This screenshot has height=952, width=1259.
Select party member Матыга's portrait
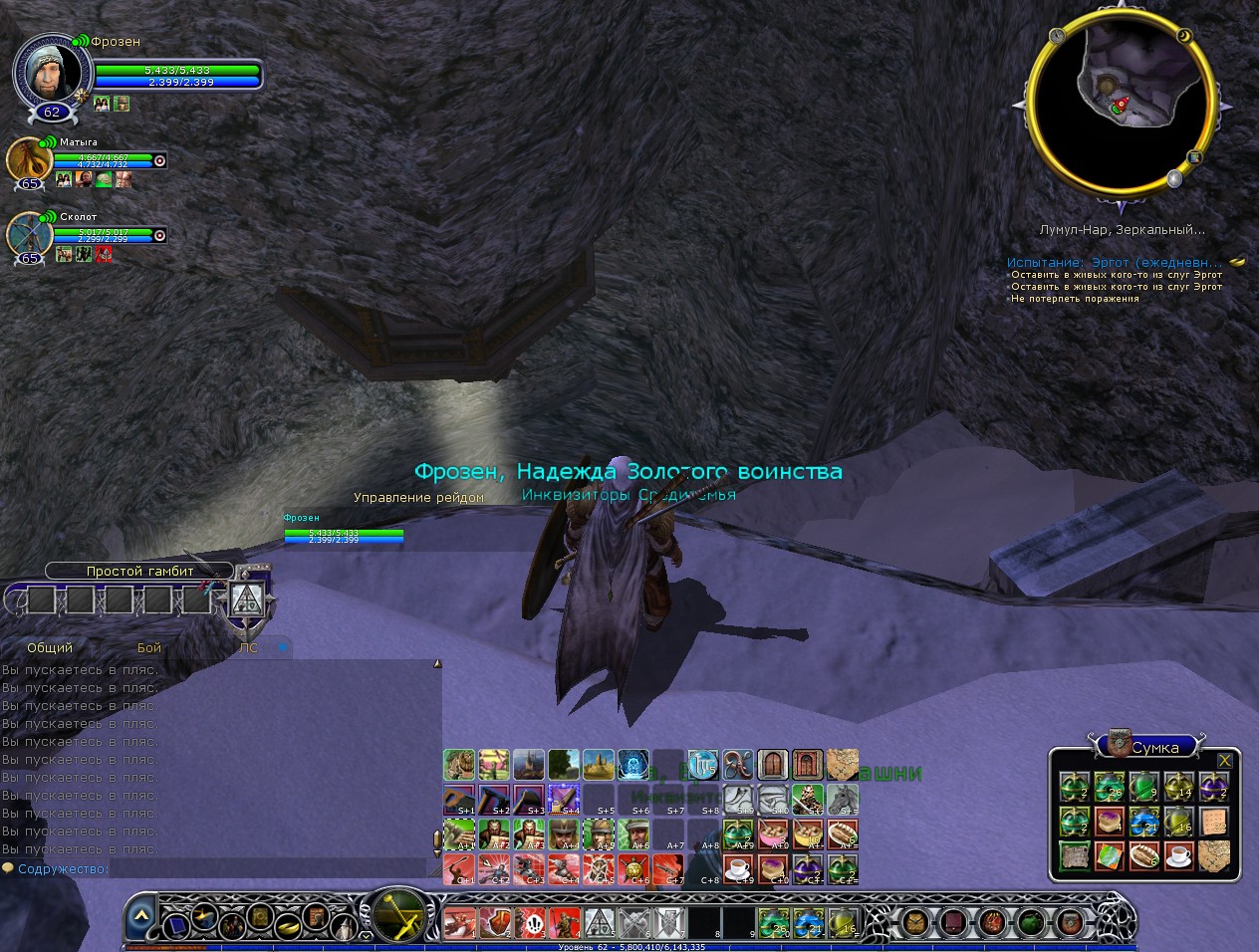[x=29, y=160]
